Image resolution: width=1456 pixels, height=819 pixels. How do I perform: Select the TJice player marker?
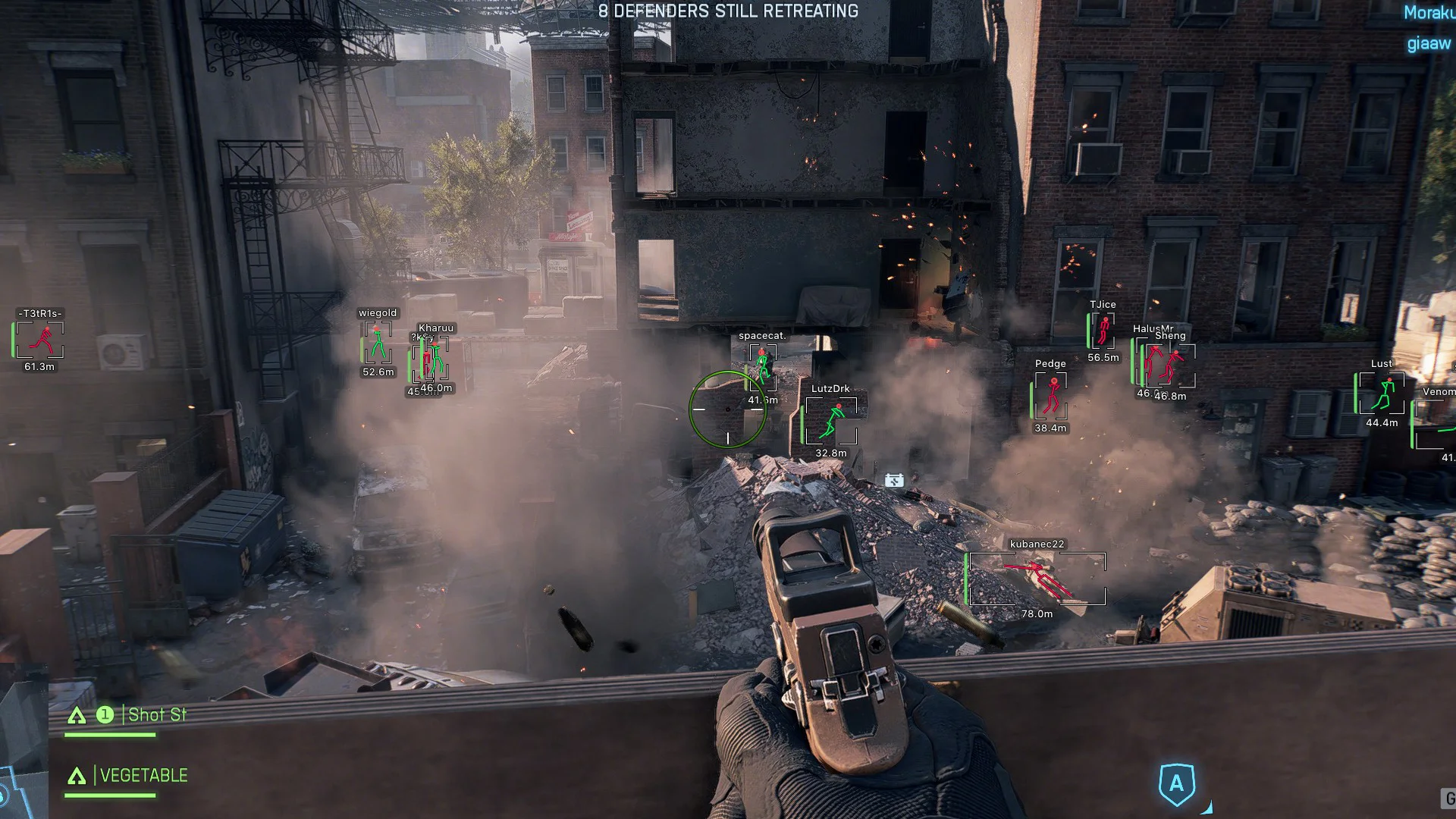(1103, 331)
